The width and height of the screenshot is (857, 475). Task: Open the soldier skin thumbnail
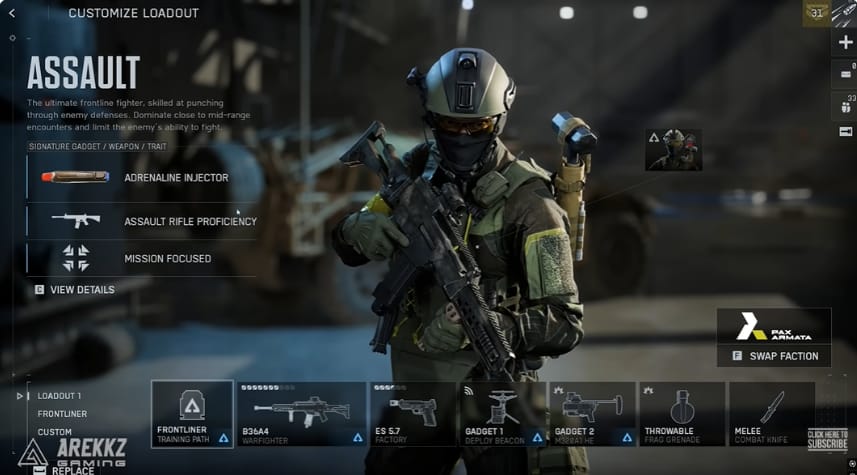673,149
